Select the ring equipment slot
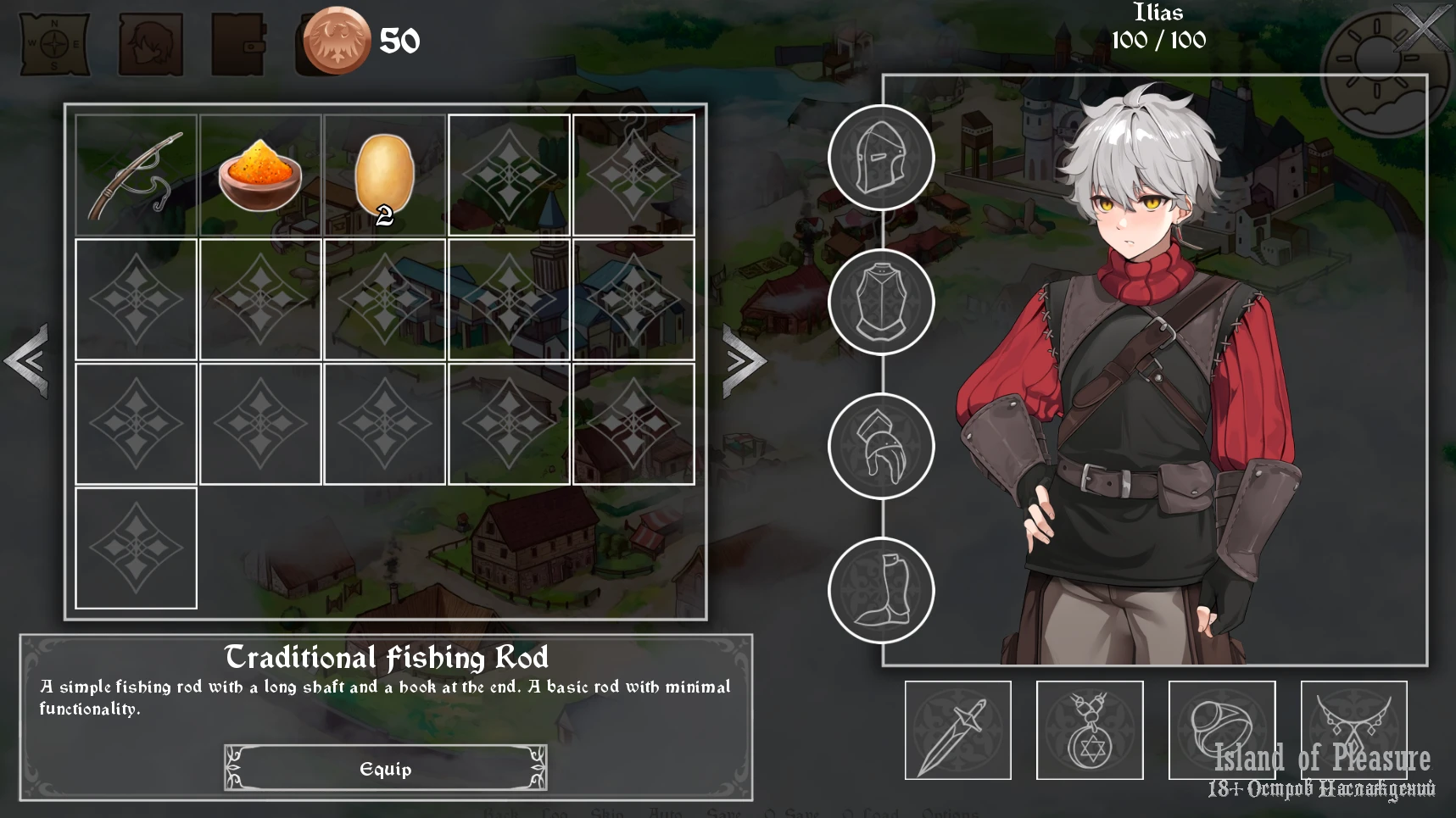 [1222, 730]
